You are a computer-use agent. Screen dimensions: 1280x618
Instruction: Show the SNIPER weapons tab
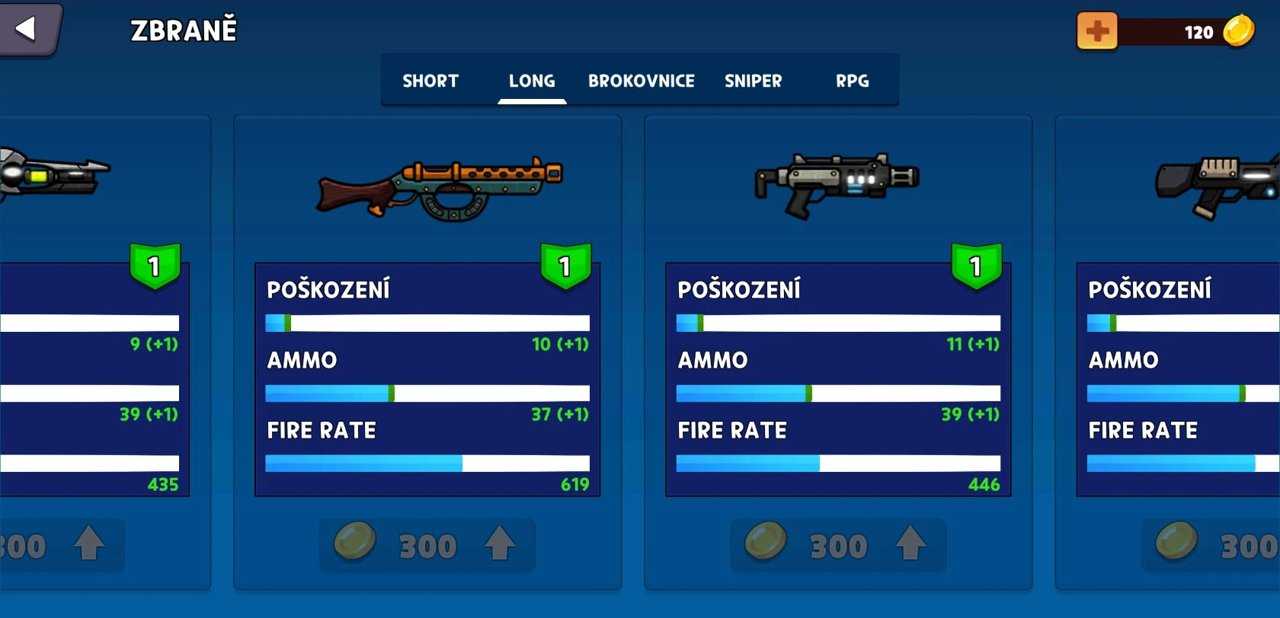[753, 81]
